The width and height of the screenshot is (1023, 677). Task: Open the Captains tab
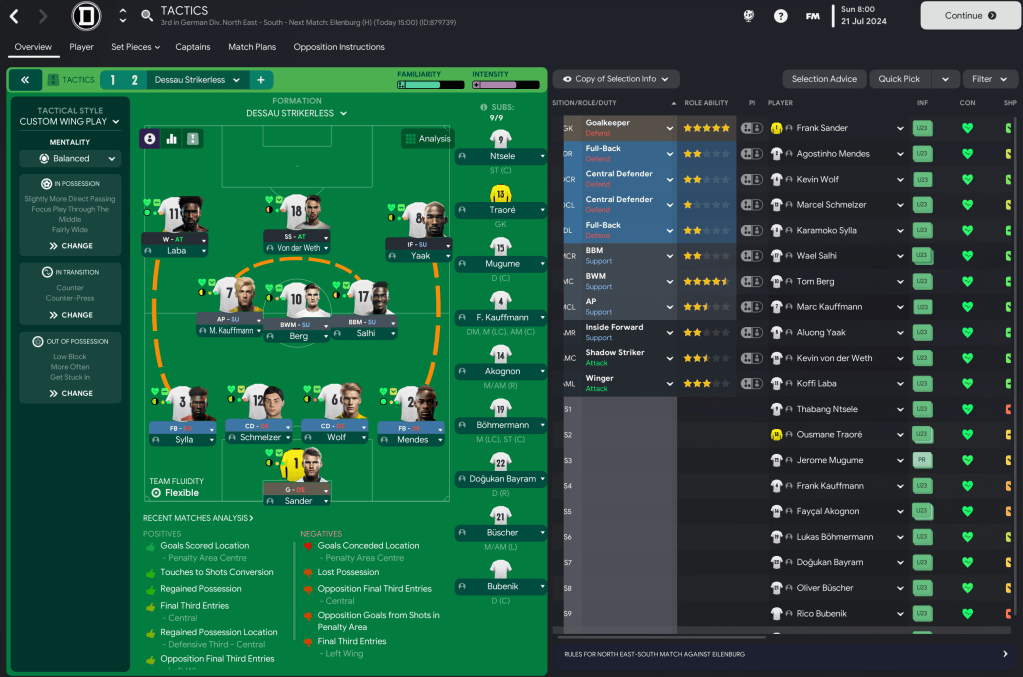coord(193,47)
